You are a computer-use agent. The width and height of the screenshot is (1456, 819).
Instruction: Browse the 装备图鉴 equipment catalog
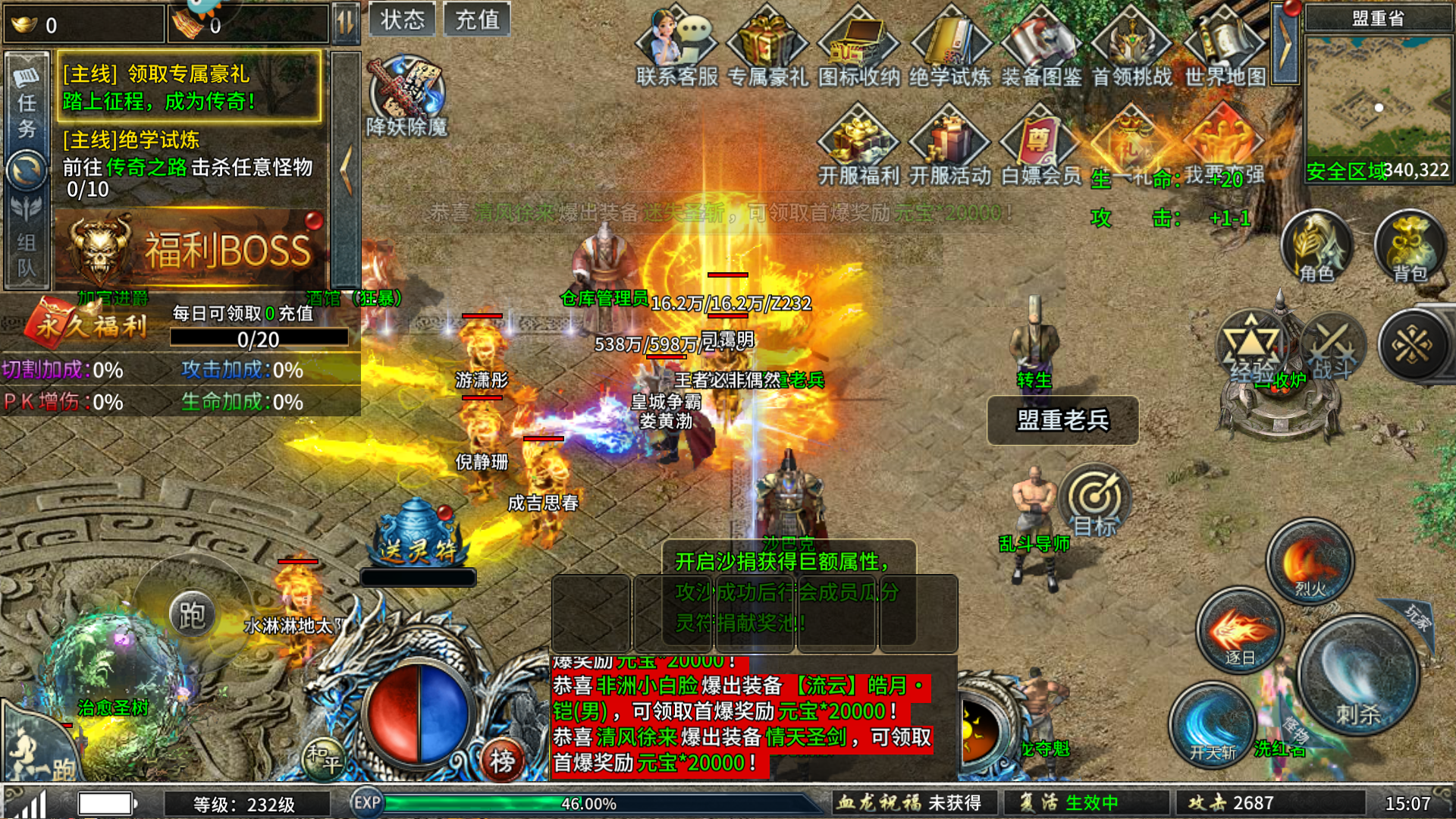[1041, 45]
